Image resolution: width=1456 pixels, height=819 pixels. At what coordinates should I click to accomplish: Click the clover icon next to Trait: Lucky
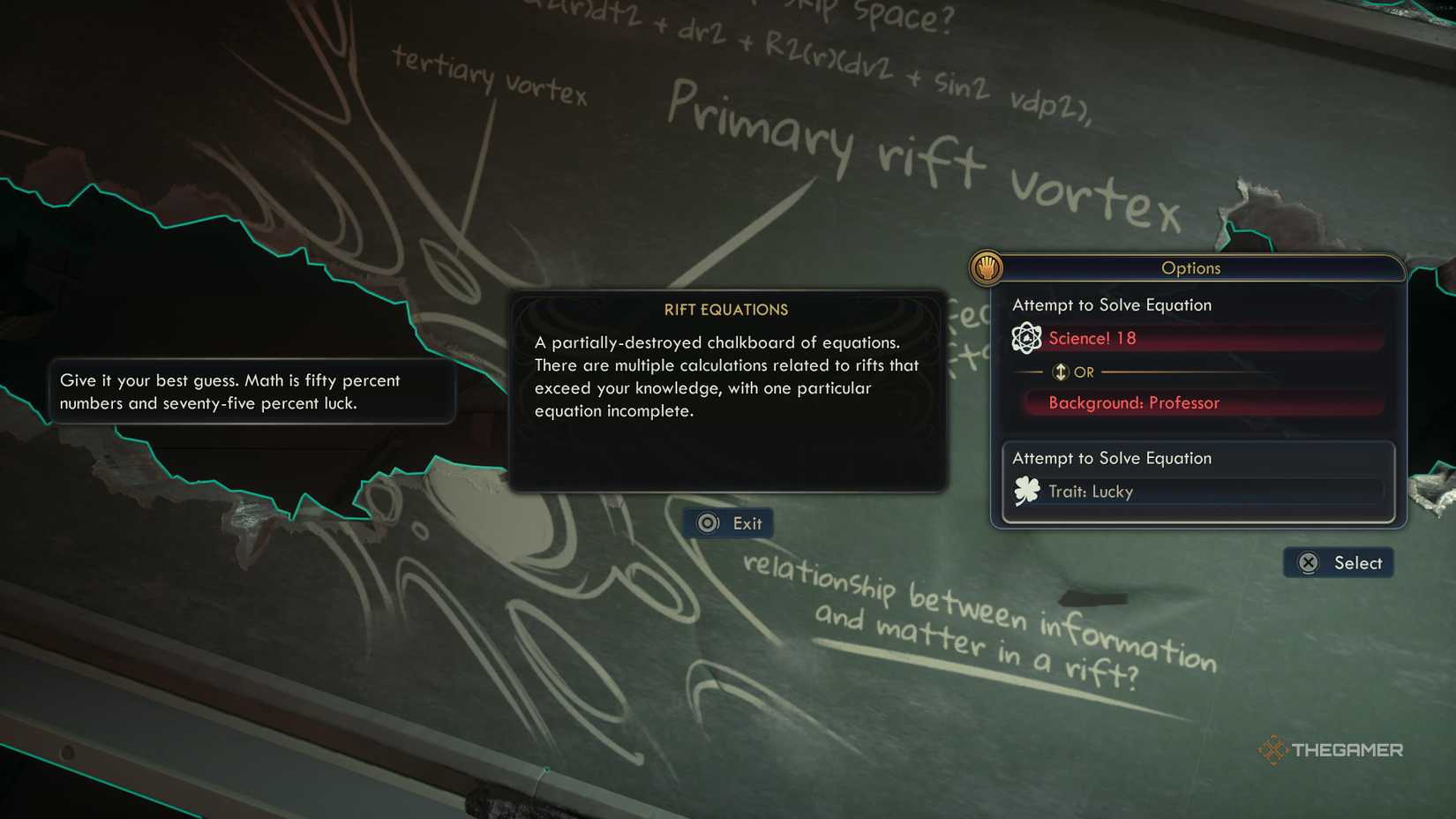tap(1028, 492)
